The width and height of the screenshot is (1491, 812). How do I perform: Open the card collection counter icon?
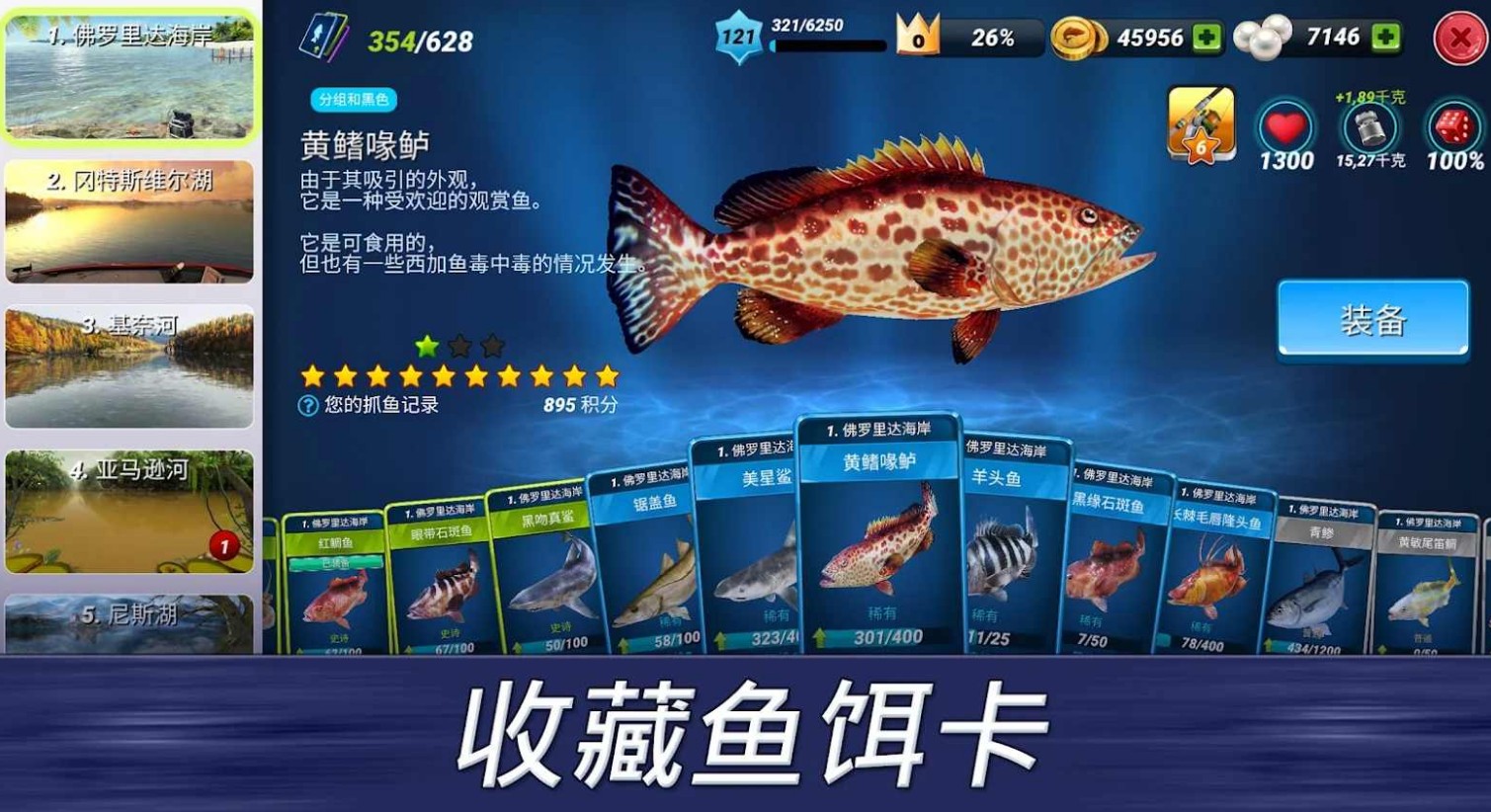[324, 39]
